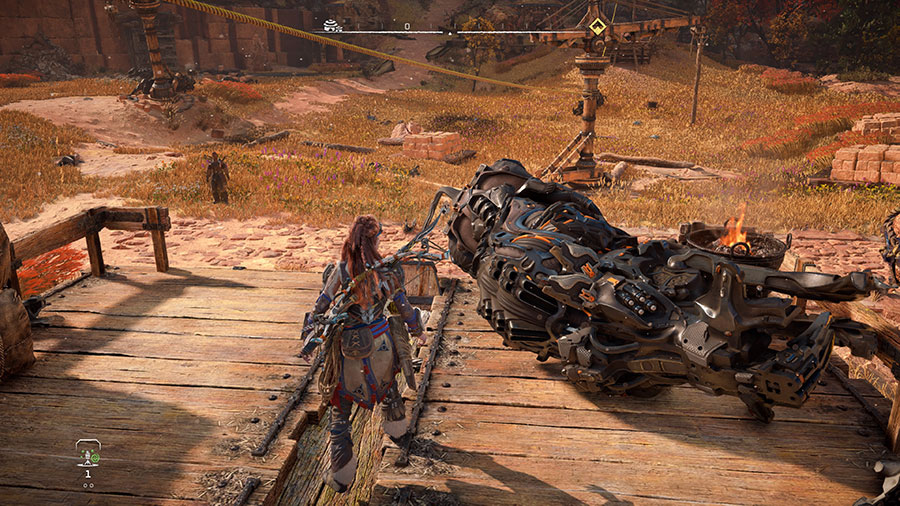The width and height of the screenshot is (900, 506).
Task: Click the yellow diamond quest marker on compass
Action: point(596,27)
